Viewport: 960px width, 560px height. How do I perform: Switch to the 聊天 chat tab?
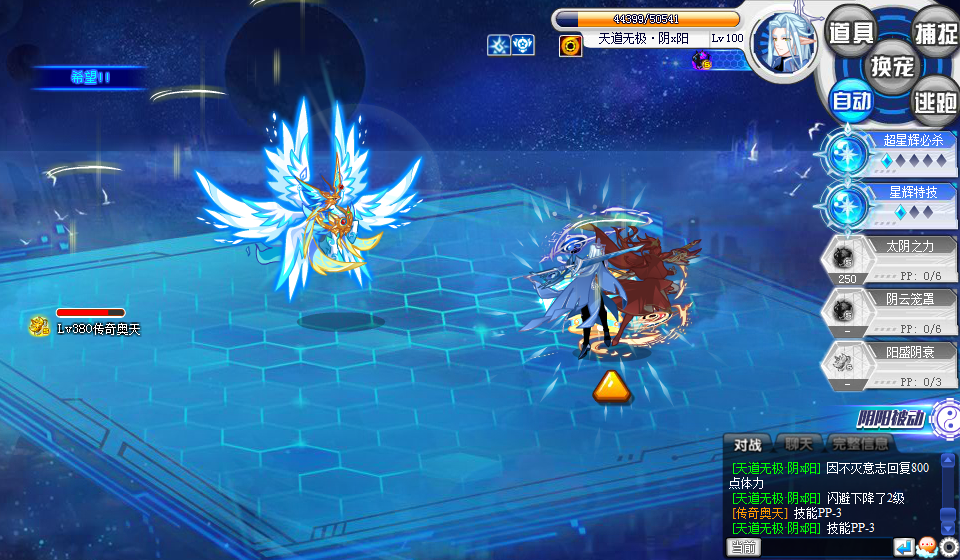click(x=799, y=445)
